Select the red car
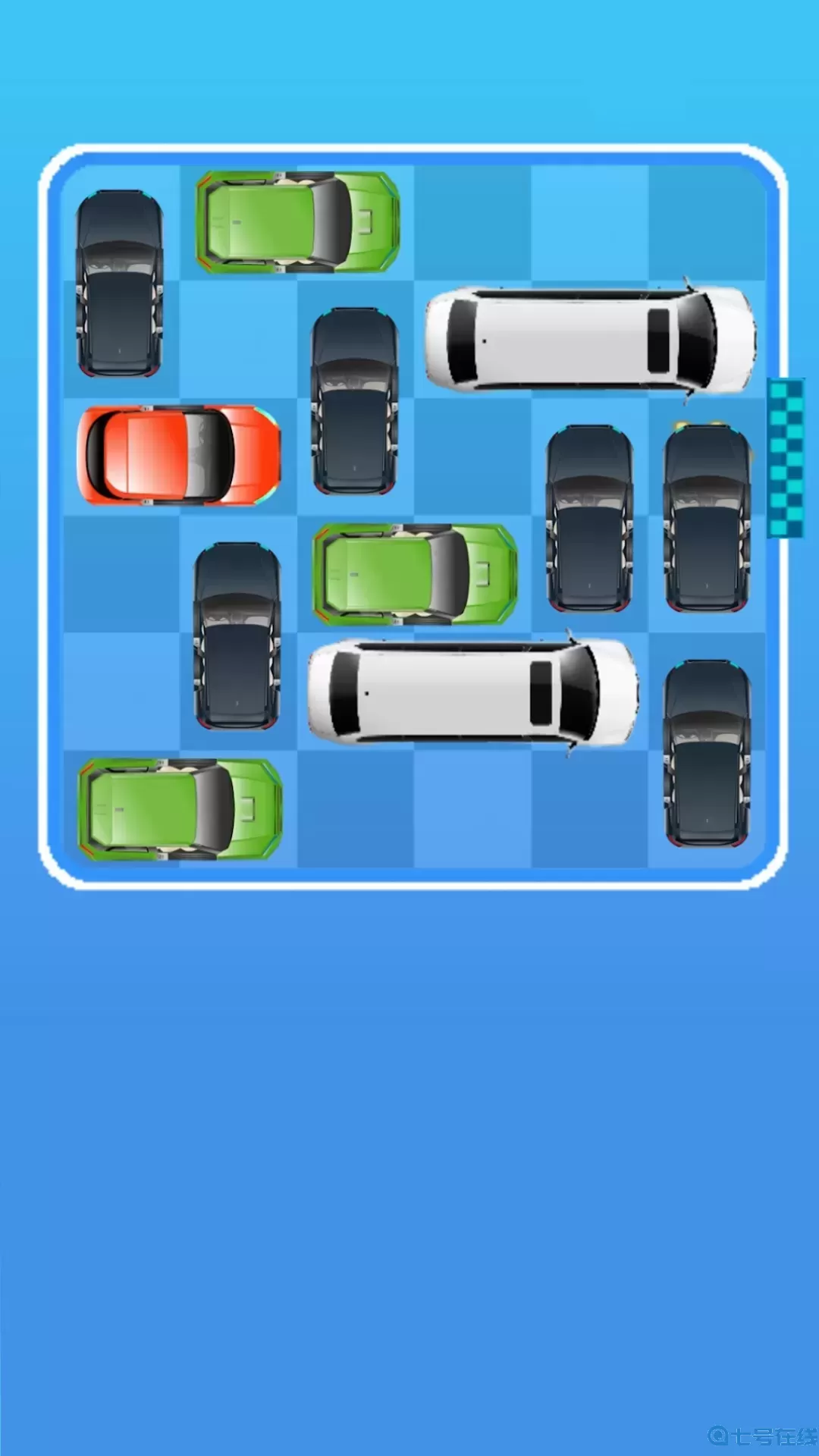Screen dimensions: 819x1456 (179, 455)
